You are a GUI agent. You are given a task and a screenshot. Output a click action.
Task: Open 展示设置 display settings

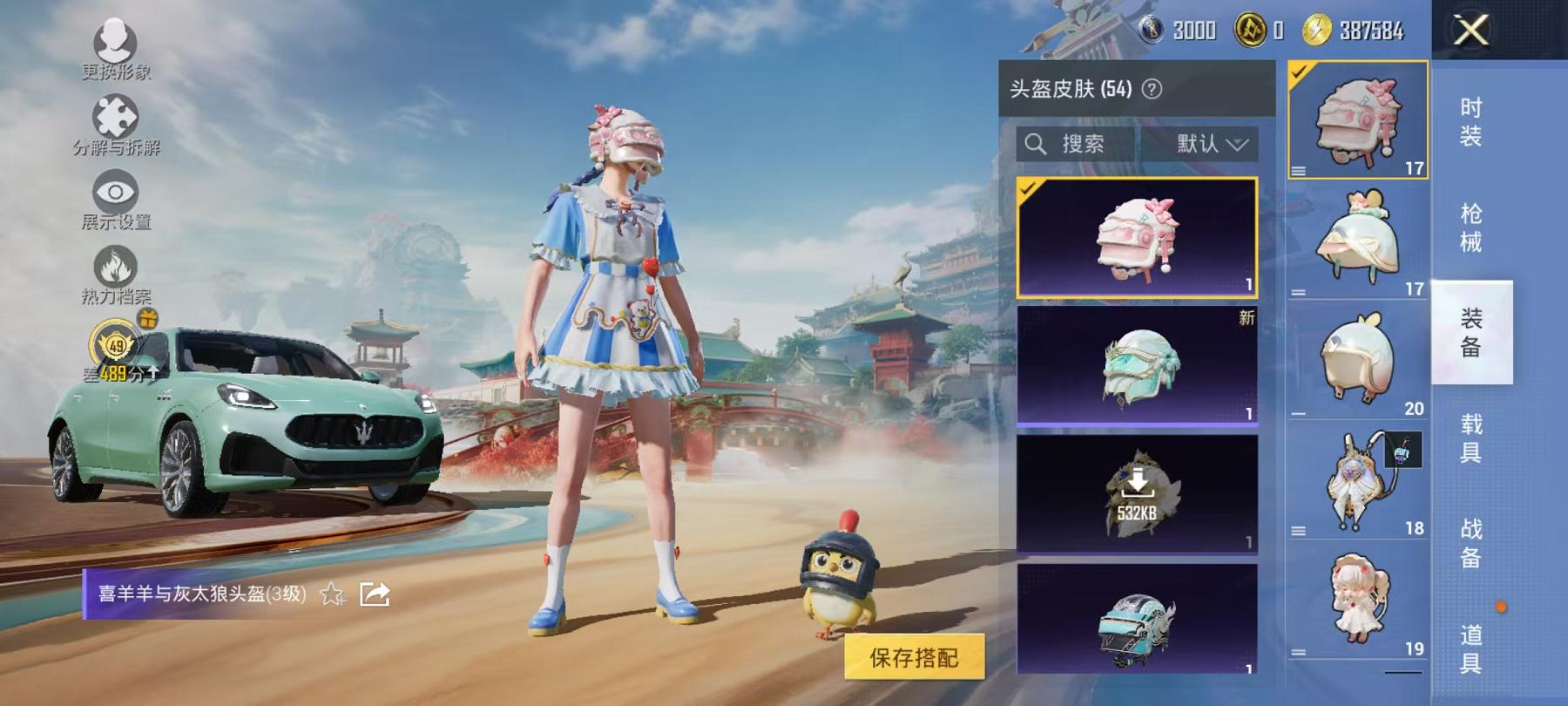114,192
